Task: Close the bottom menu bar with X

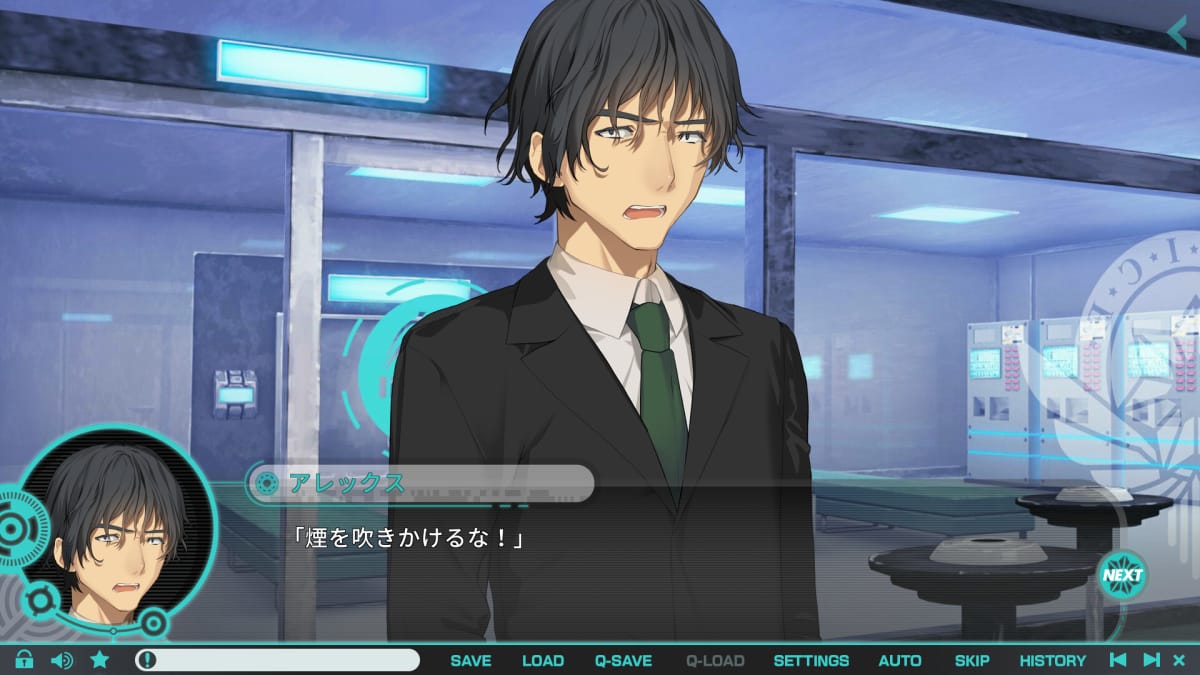Action: pyautogui.click(x=1179, y=660)
